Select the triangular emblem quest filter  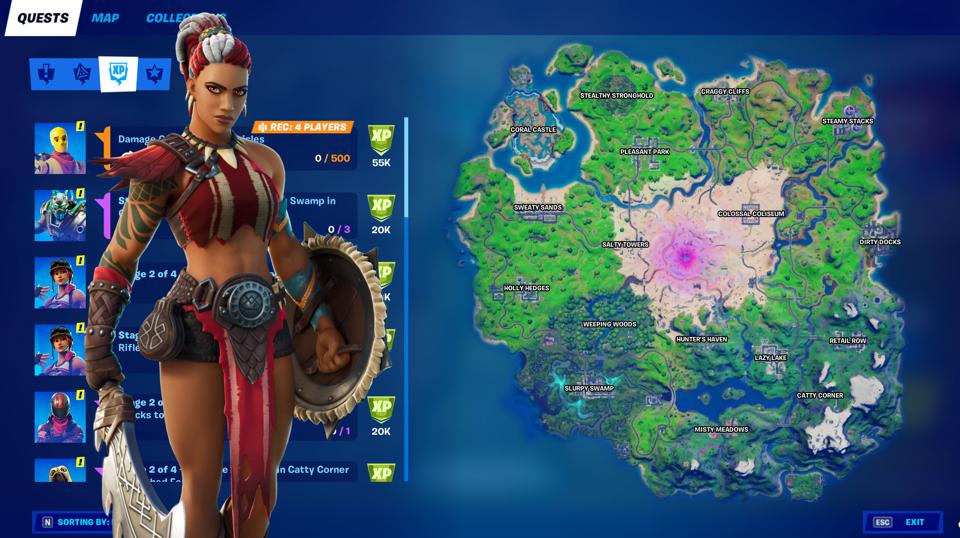82,73
